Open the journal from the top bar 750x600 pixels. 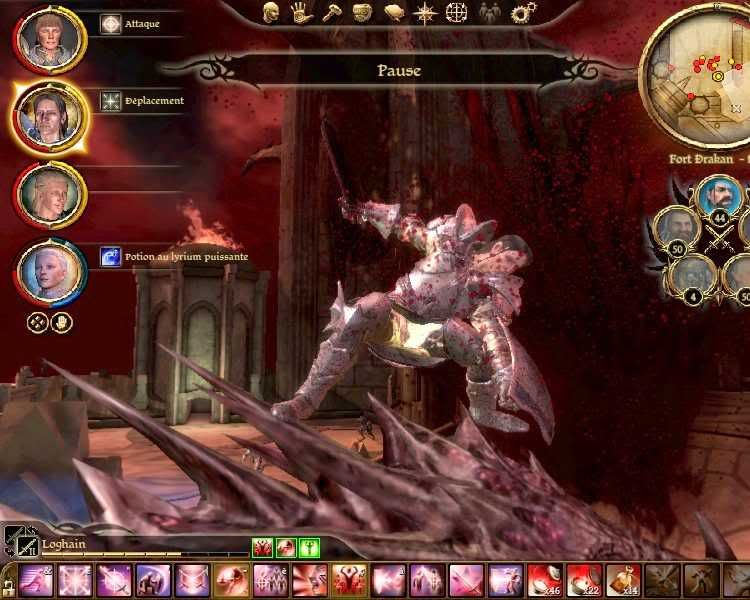(x=394, y=12)
